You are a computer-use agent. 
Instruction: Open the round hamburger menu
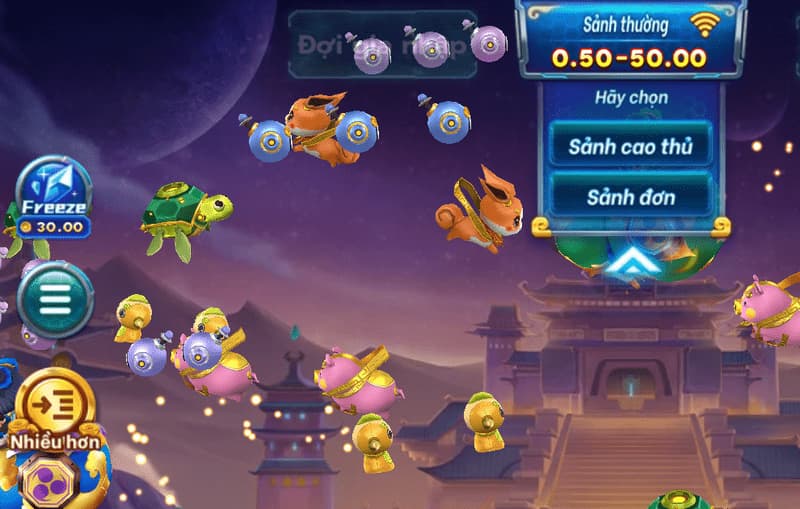55,299
